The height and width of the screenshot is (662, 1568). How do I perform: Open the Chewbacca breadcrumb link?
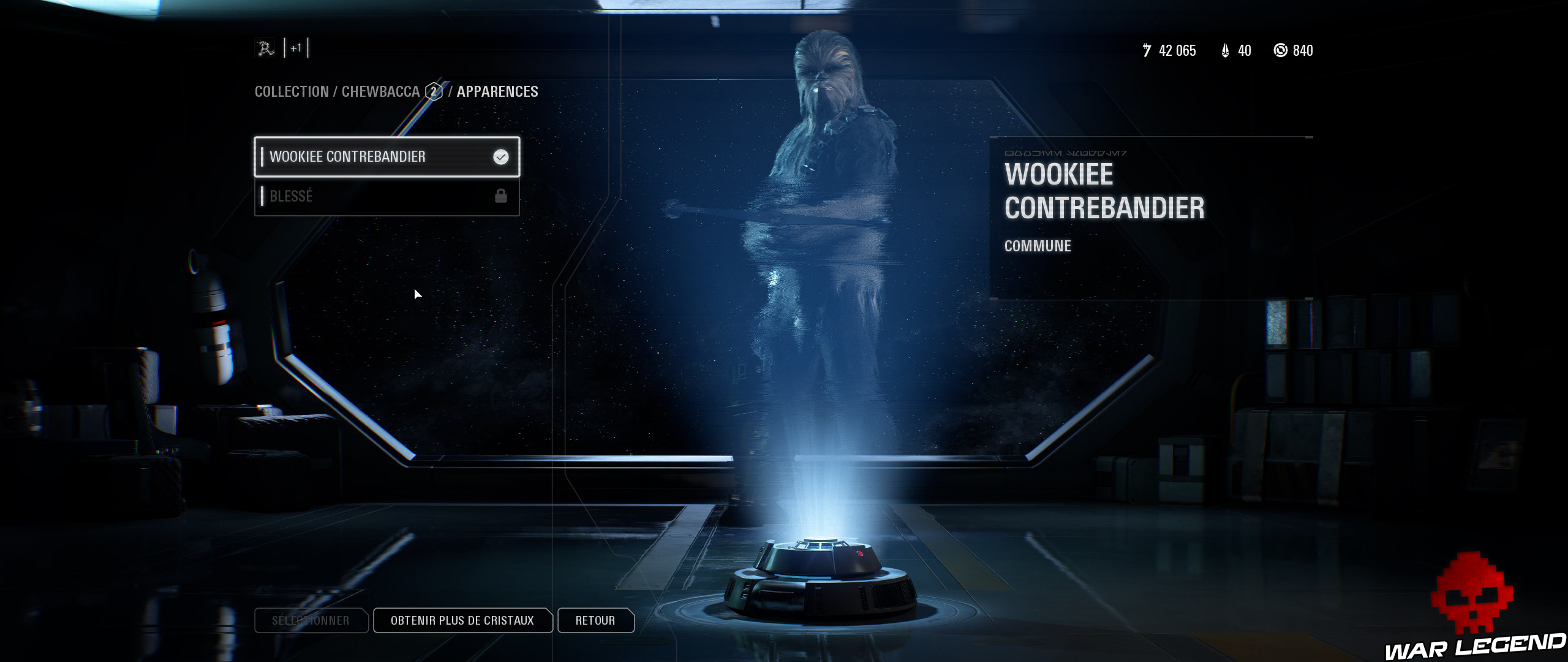pyautogui.click(x=380, y=92)
